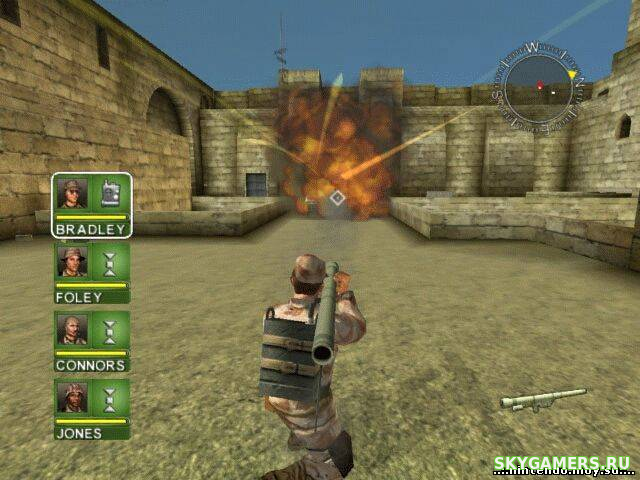Screen dimensions: 640x480
Task: Click the order icon beside Connors
Action: tap(110, 330)
